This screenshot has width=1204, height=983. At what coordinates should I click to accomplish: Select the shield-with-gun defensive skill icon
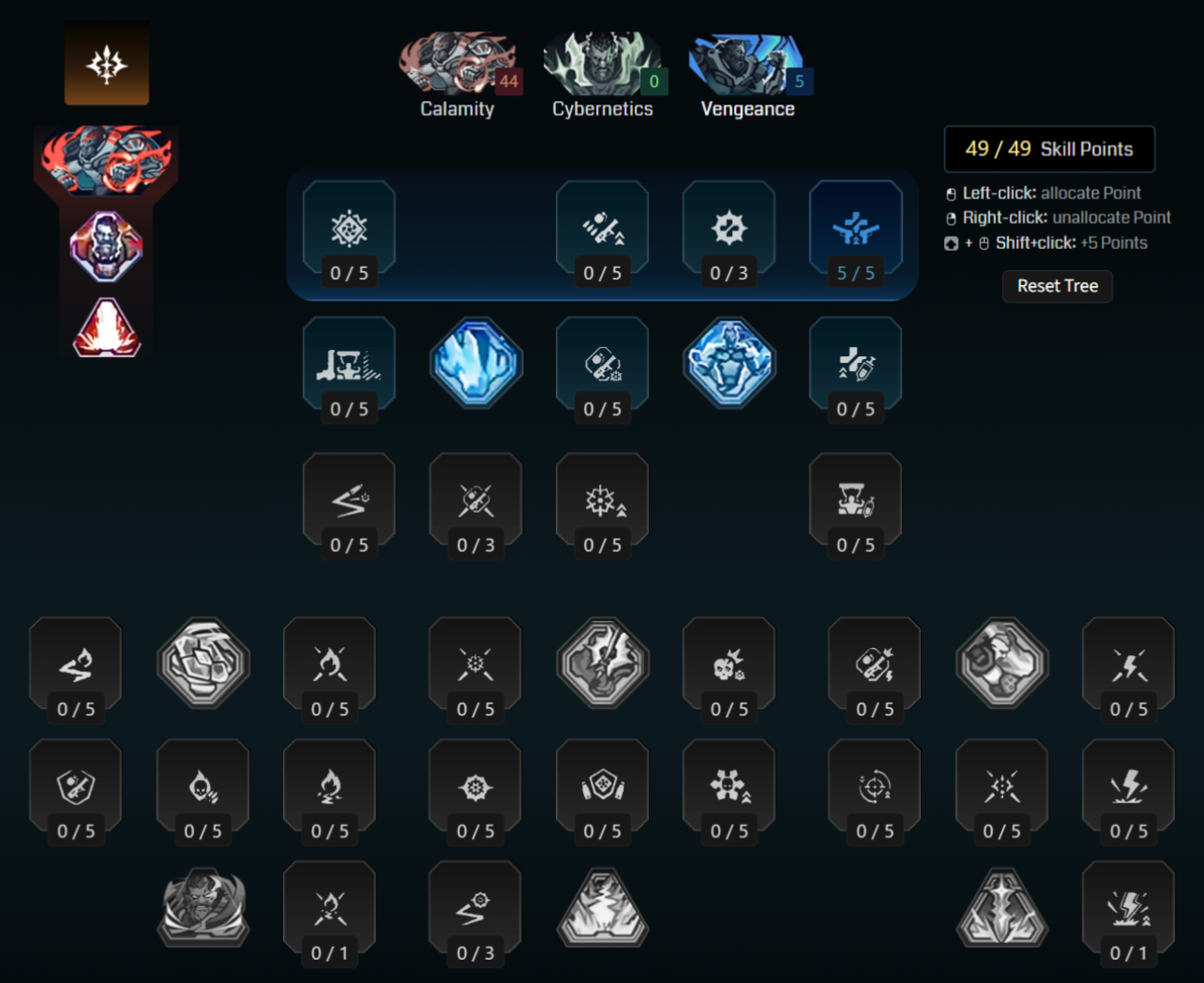(75, 786)
